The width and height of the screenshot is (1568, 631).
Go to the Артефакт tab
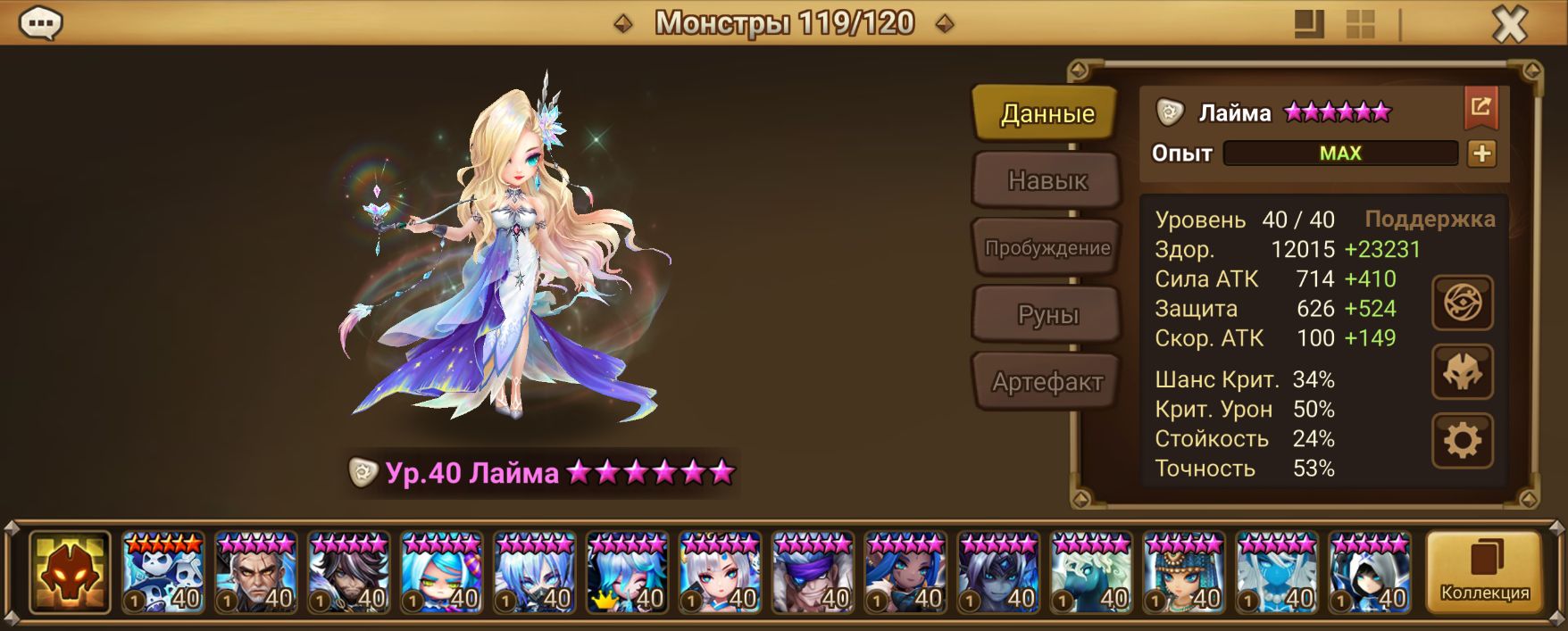tap(1047, 382)
